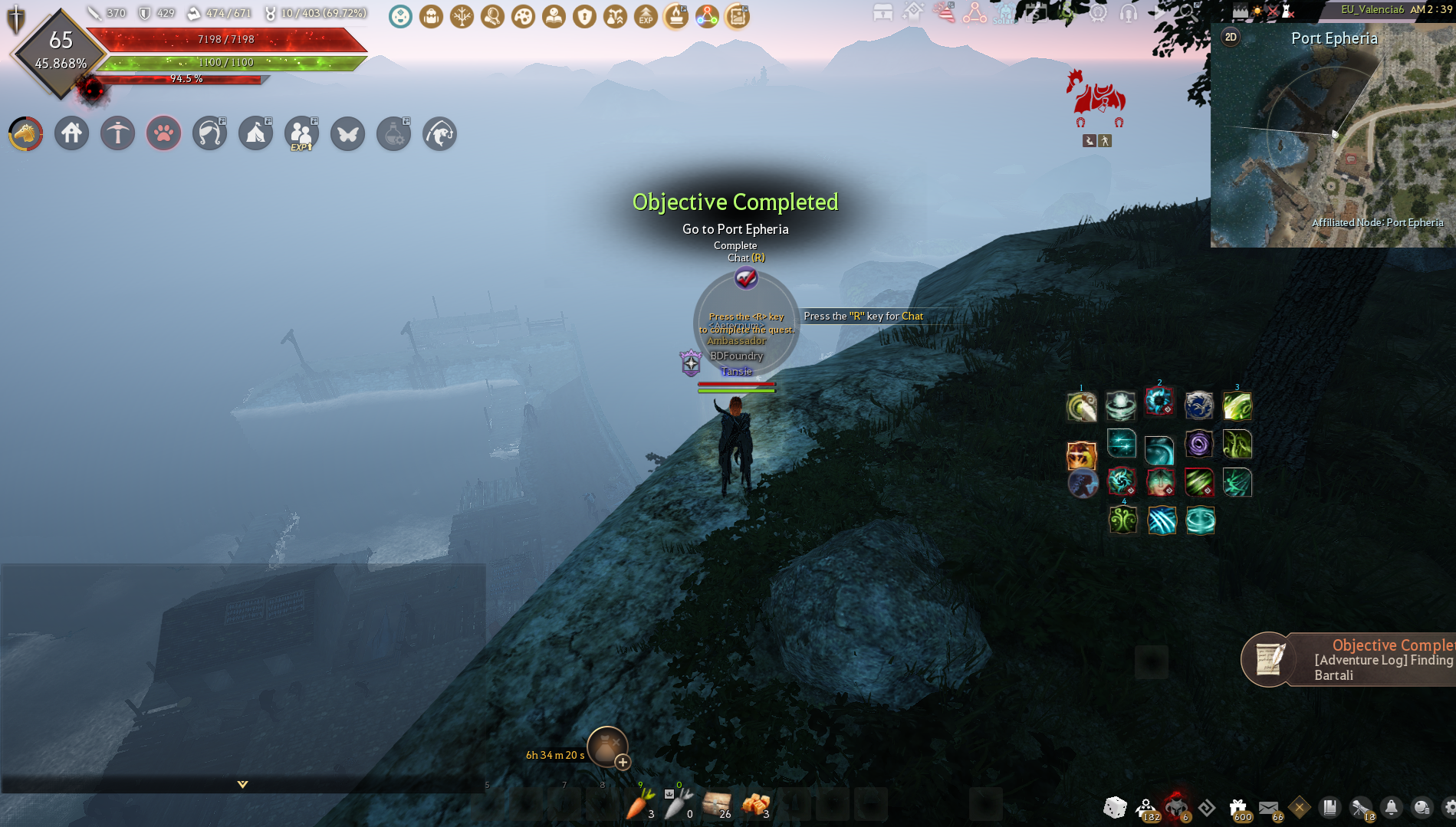Use the carrot quick slot item

tap(639, 805)
